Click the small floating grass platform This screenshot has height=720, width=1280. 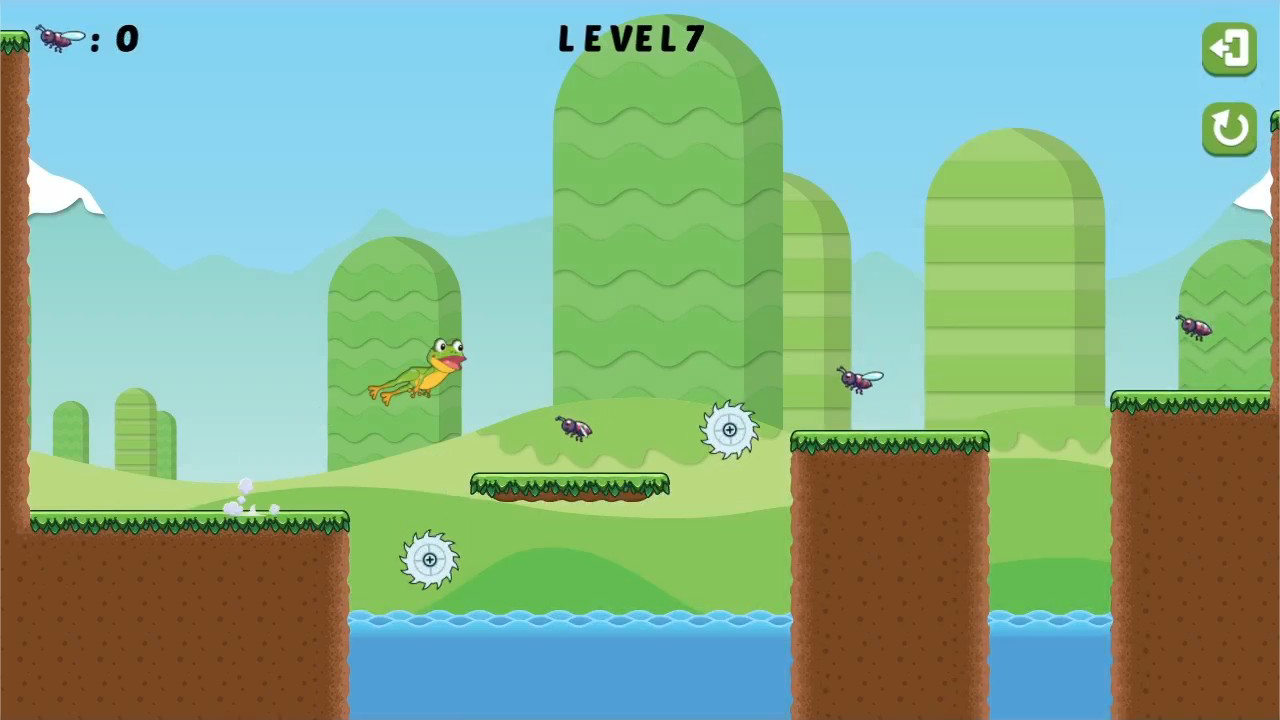[x=570, y=485]
